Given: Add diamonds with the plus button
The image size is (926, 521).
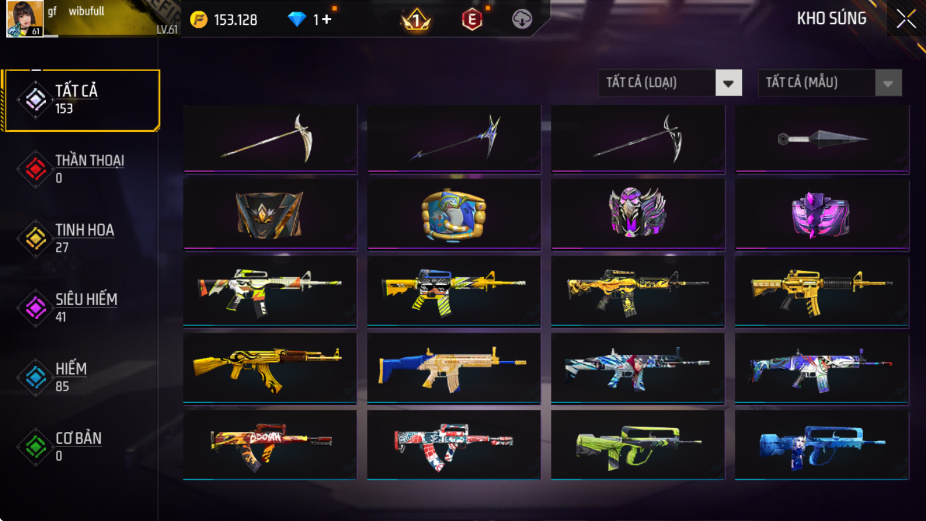Looking at the screenshot, I should [x=327, y=20].
